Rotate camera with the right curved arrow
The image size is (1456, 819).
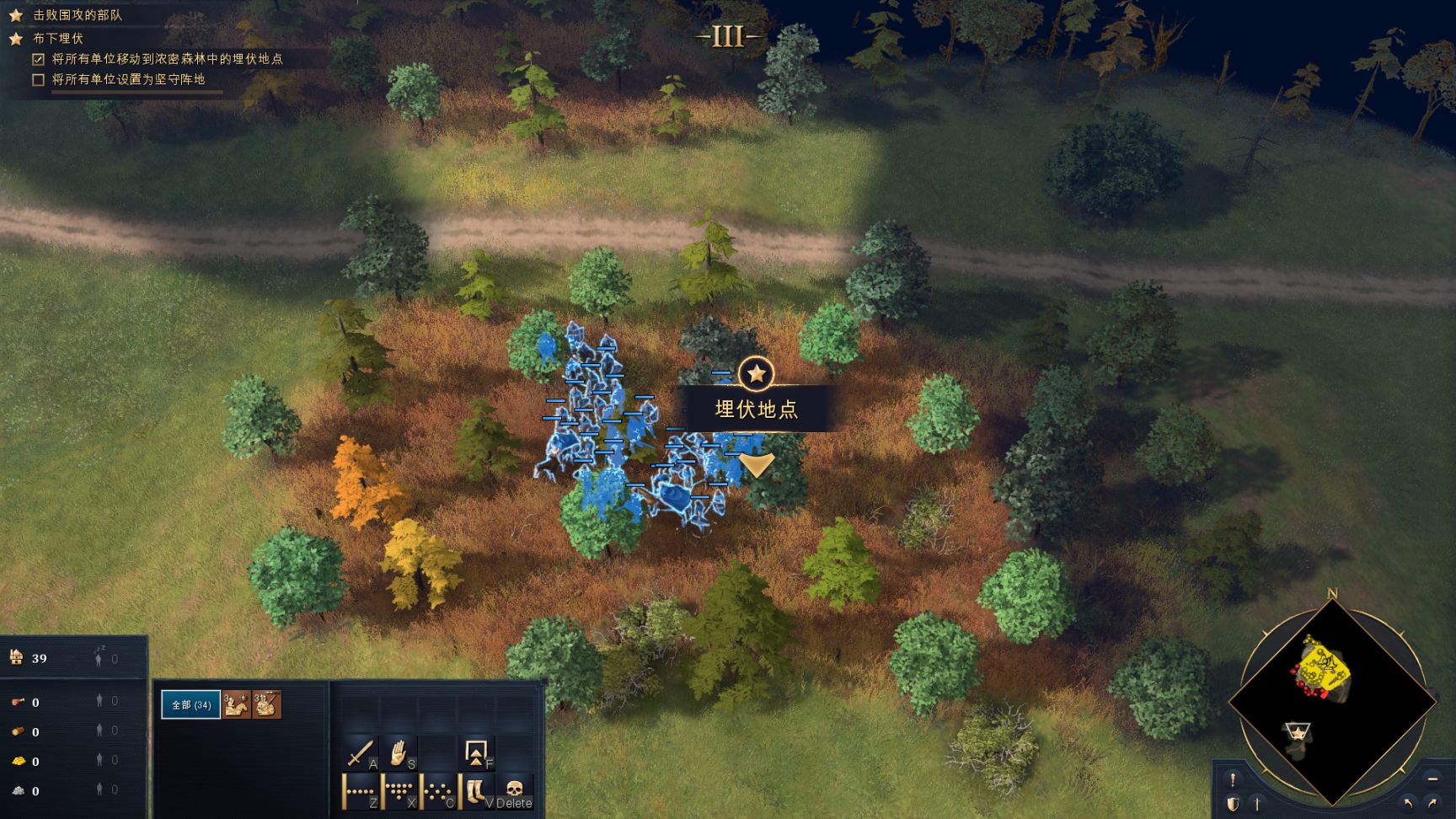(1432, 804)
